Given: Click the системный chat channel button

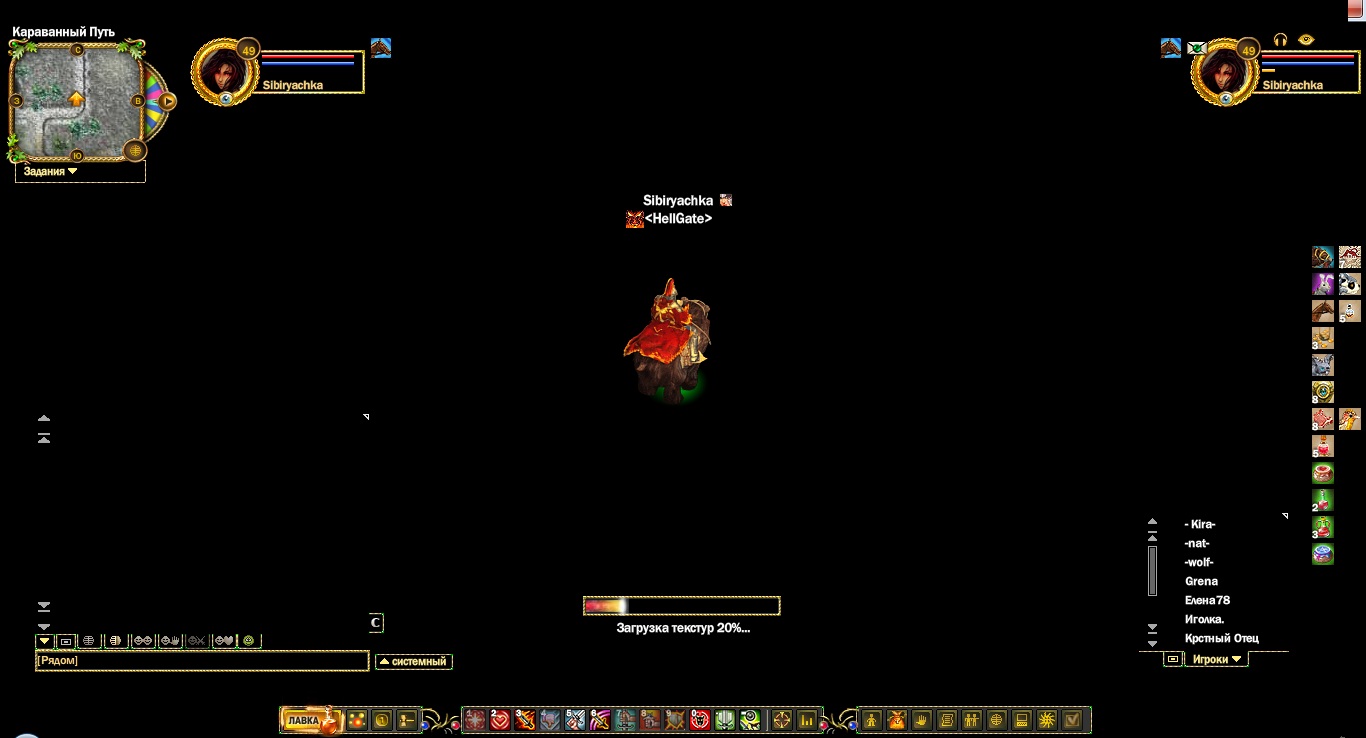Looking at the screenshot, I should pyautogui.click(x=414, y=661).
